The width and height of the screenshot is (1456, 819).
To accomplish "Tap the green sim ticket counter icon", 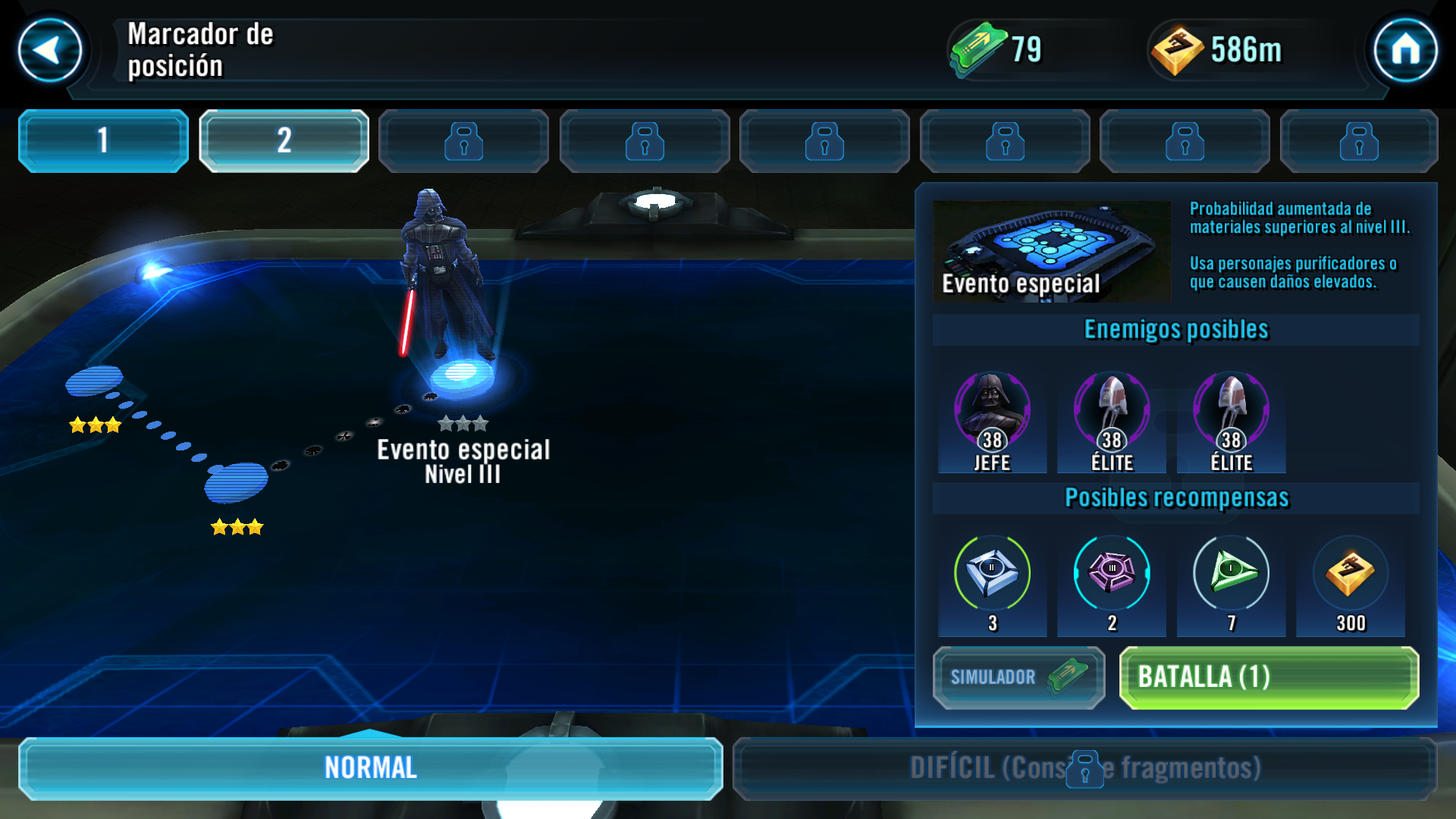I will tap(978, 49).
